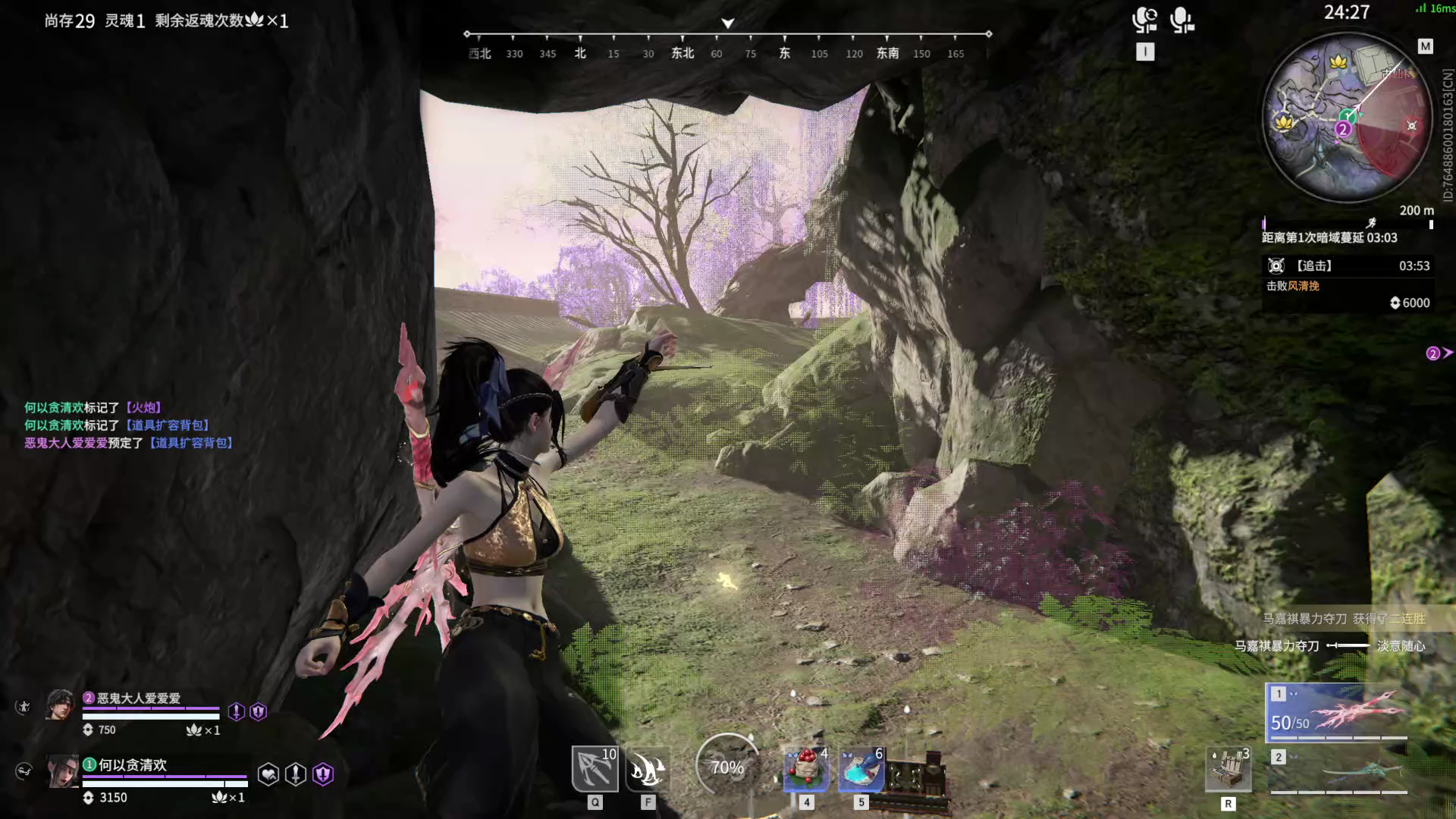Use the blue powder scroll item
The height and width of the screenshot is (819, 1456).
point(861,769)
